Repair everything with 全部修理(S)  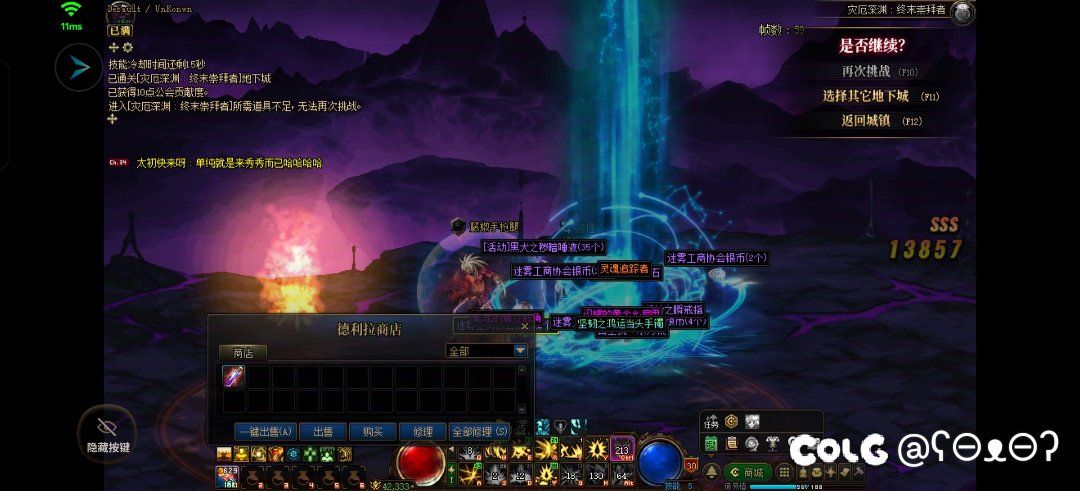click(480, 432)
